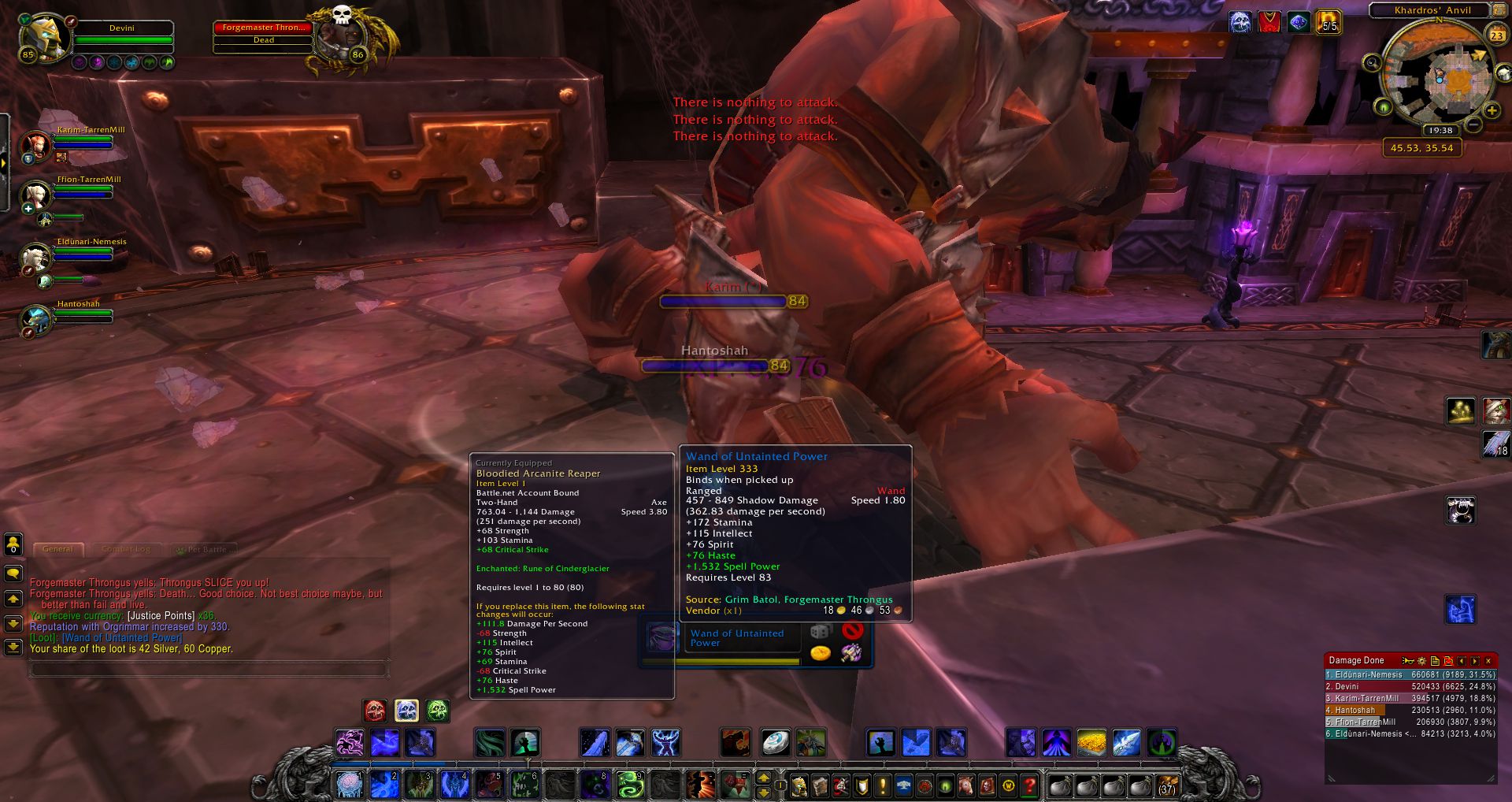Open the calendar showing day 23
Image resolution: width=1512 pixels, height=802 pixels.
(x=1496, y=35)
